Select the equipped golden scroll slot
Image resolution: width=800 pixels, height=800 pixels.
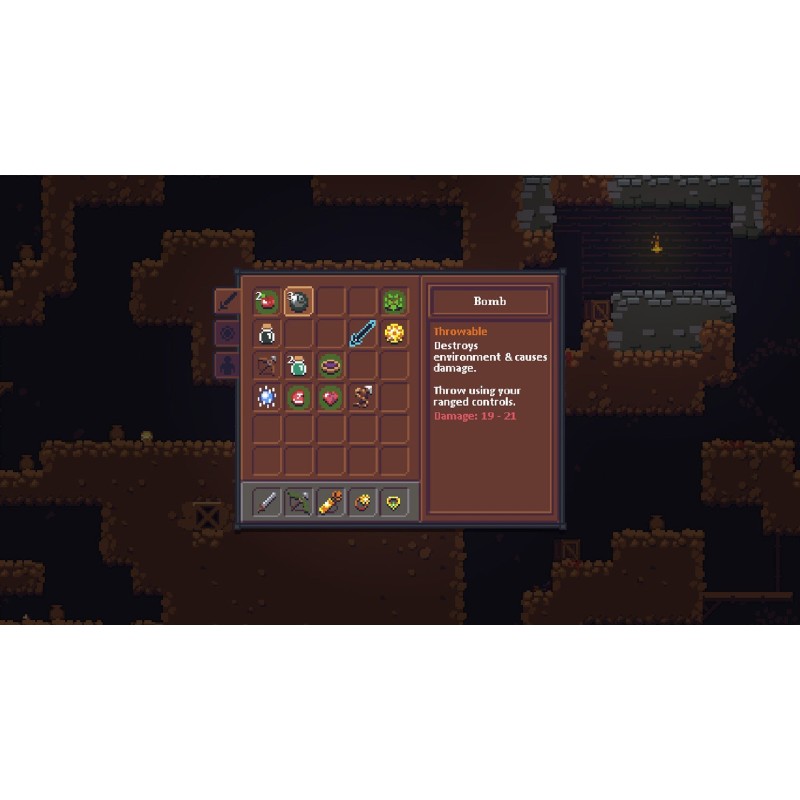(330, 502)
